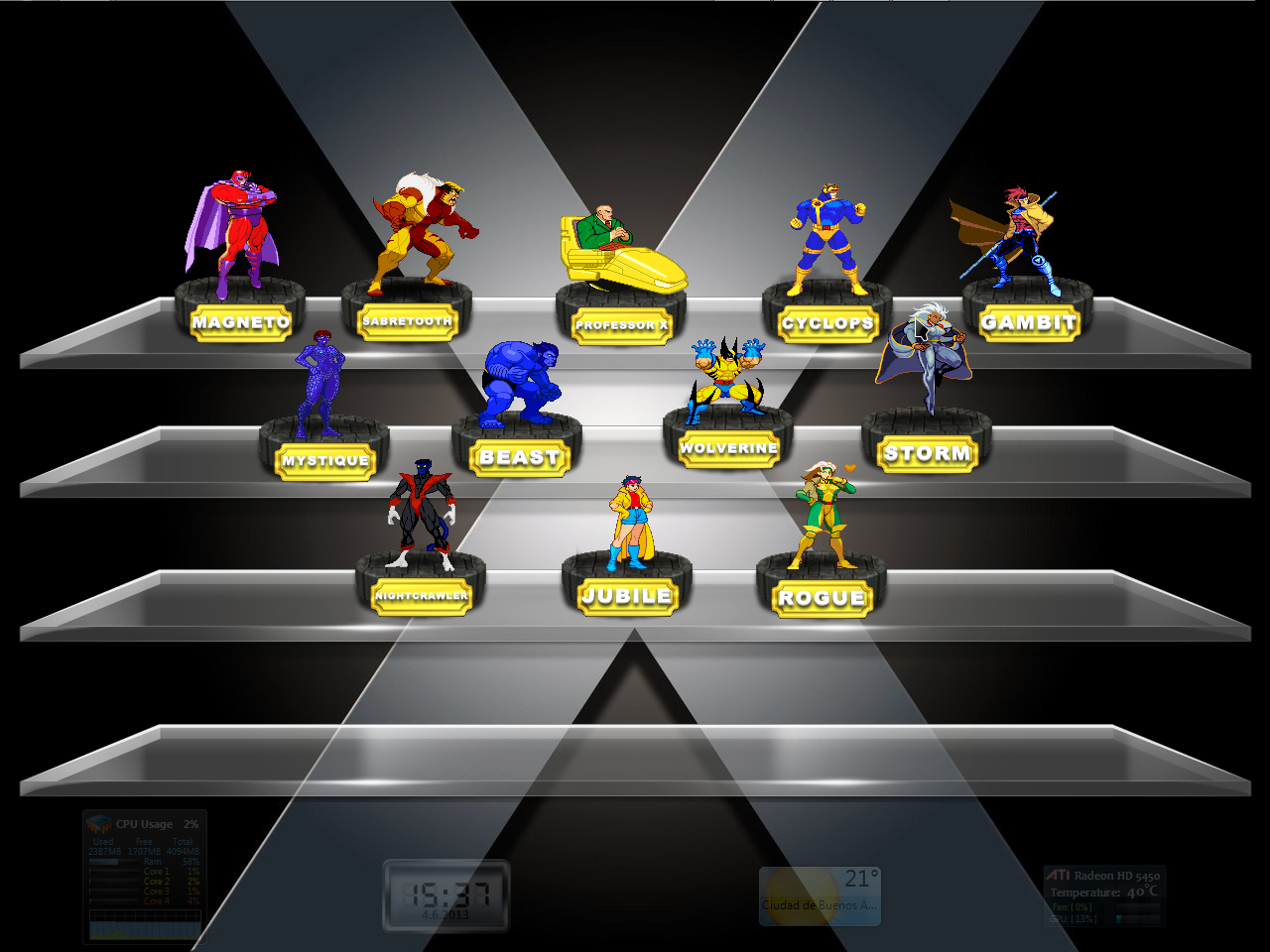Click the GPU usage bar in the Radeon widget

coord(1137,918)
